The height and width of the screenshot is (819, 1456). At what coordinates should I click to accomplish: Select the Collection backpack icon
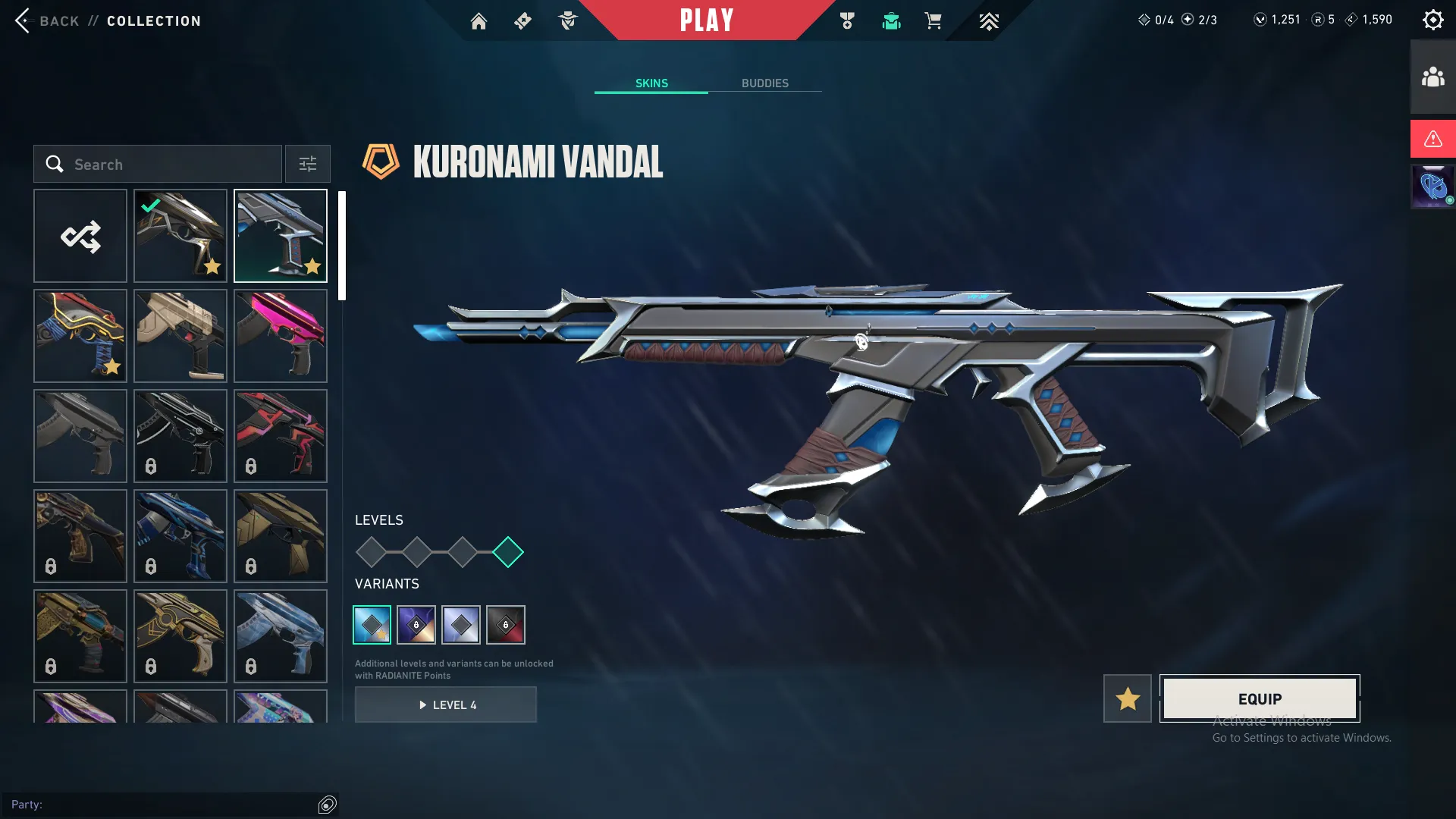(x=891, y=21)
